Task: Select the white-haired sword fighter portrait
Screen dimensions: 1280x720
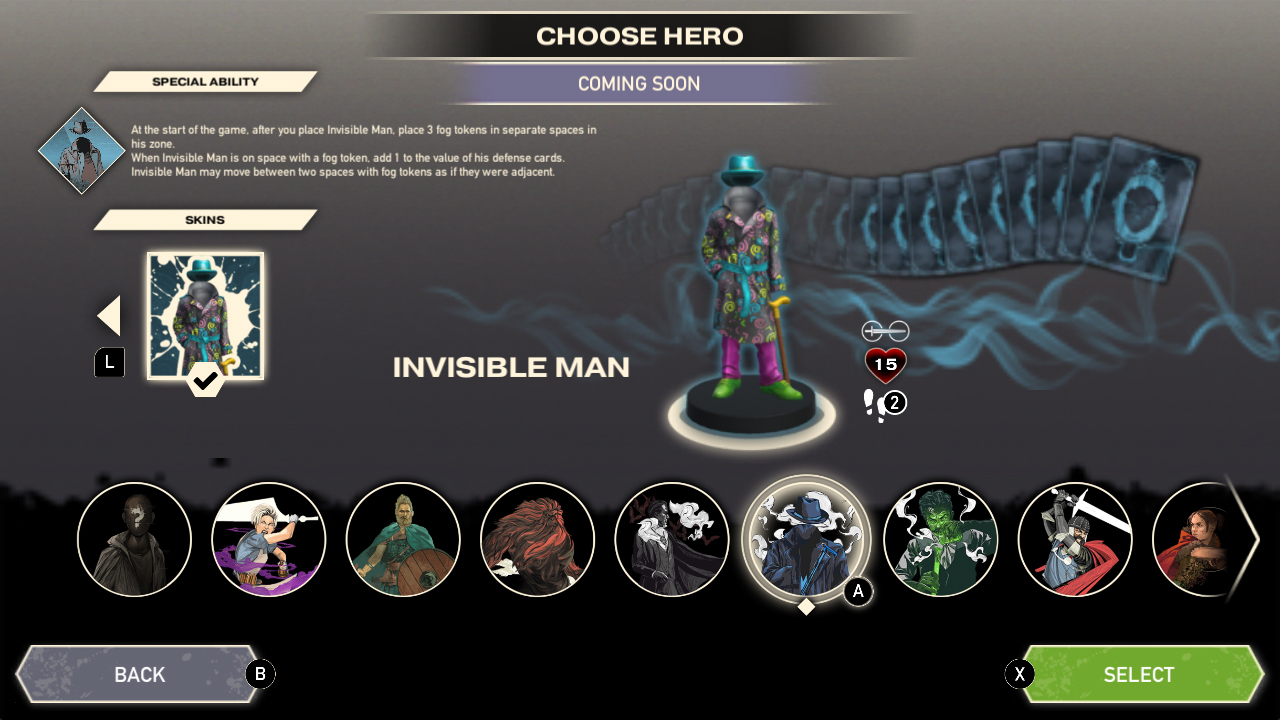Action: [x=268, y=539]
